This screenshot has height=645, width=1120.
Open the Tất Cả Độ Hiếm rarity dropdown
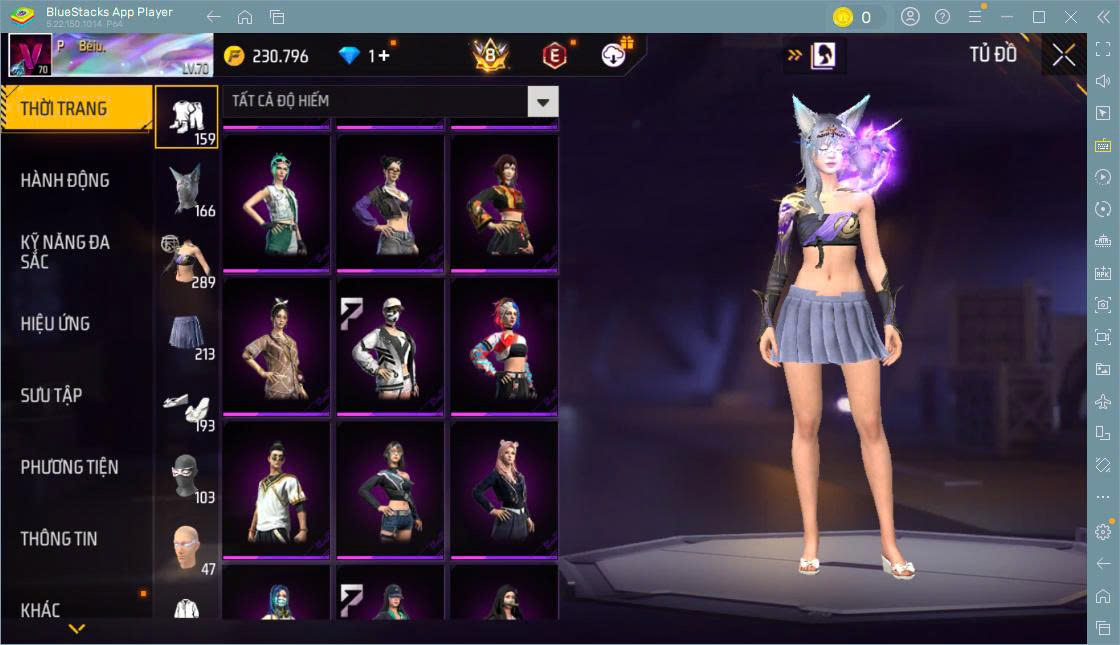coord(543,101)
